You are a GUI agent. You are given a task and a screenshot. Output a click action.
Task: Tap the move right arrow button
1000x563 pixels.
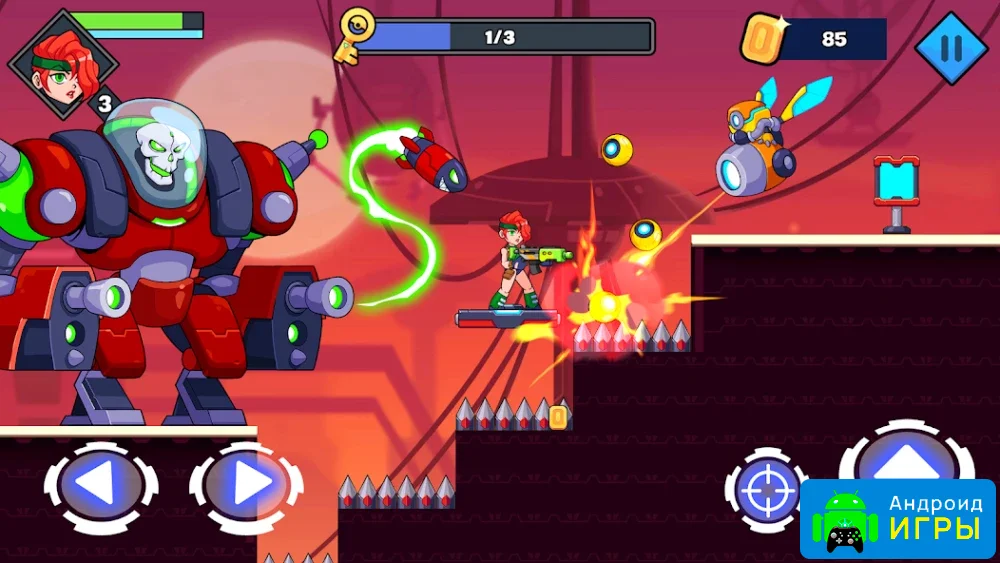tap(246, 486)
